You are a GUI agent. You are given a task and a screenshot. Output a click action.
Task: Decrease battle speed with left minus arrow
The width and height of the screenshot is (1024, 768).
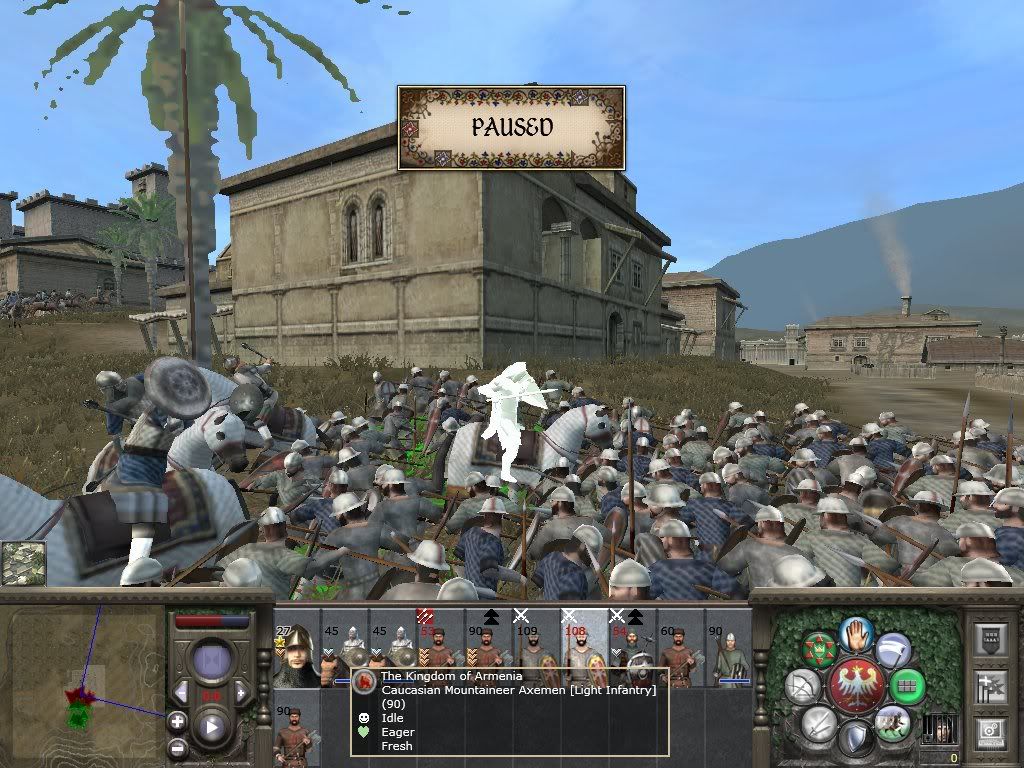(182, 692)
